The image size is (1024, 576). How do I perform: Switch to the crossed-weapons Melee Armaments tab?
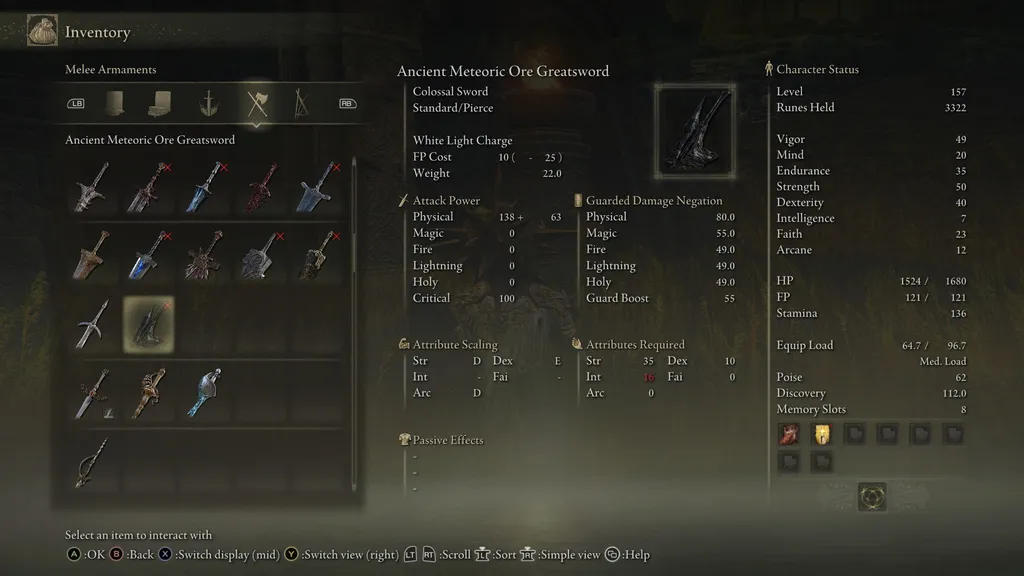coord(257,102)
